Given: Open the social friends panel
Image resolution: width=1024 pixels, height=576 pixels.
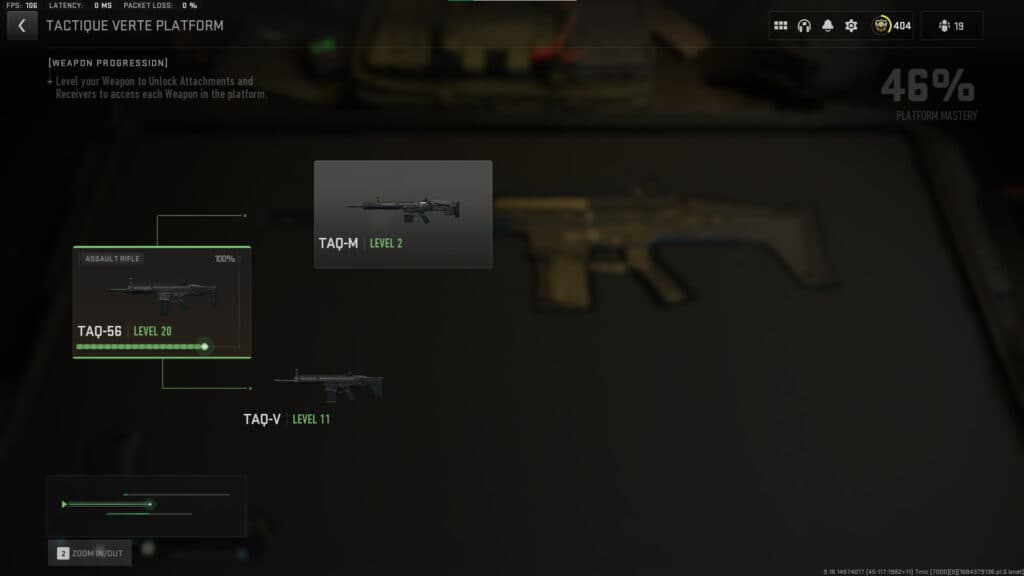Looking at the screenshot, I should [952, 26].
